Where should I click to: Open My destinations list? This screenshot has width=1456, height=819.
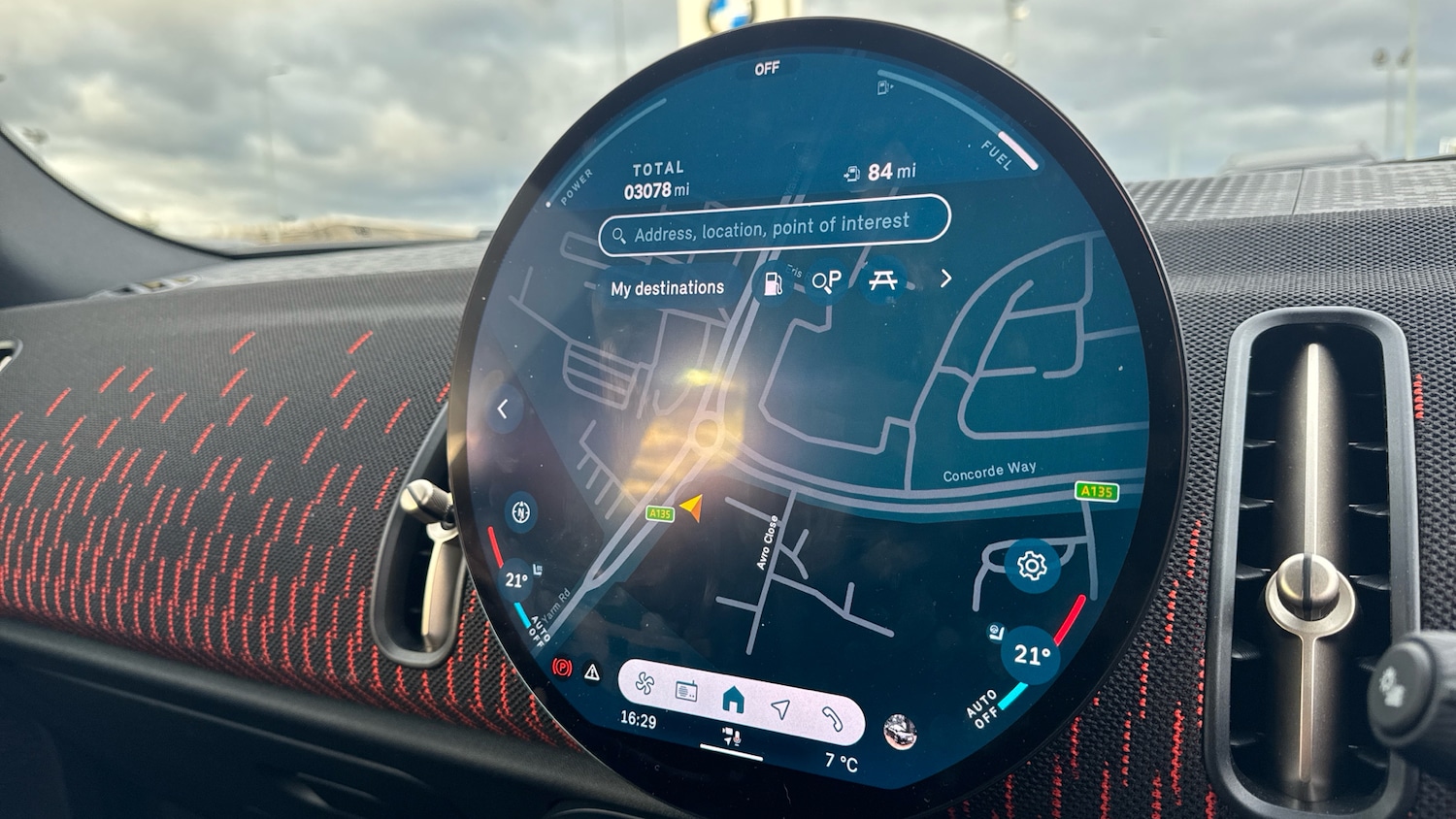pos(668,288)
